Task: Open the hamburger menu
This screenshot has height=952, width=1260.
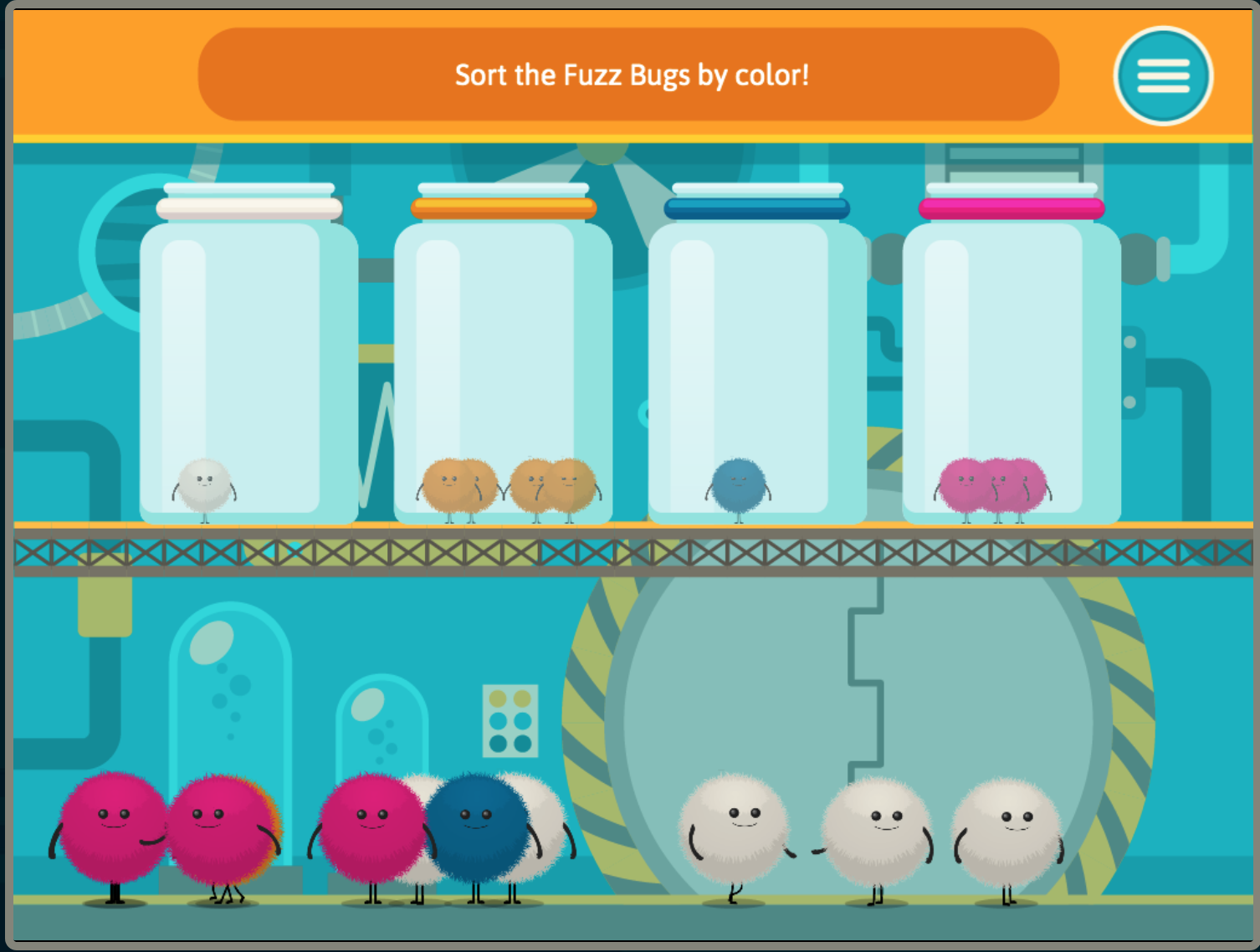Action: (x=1162, y=75)
